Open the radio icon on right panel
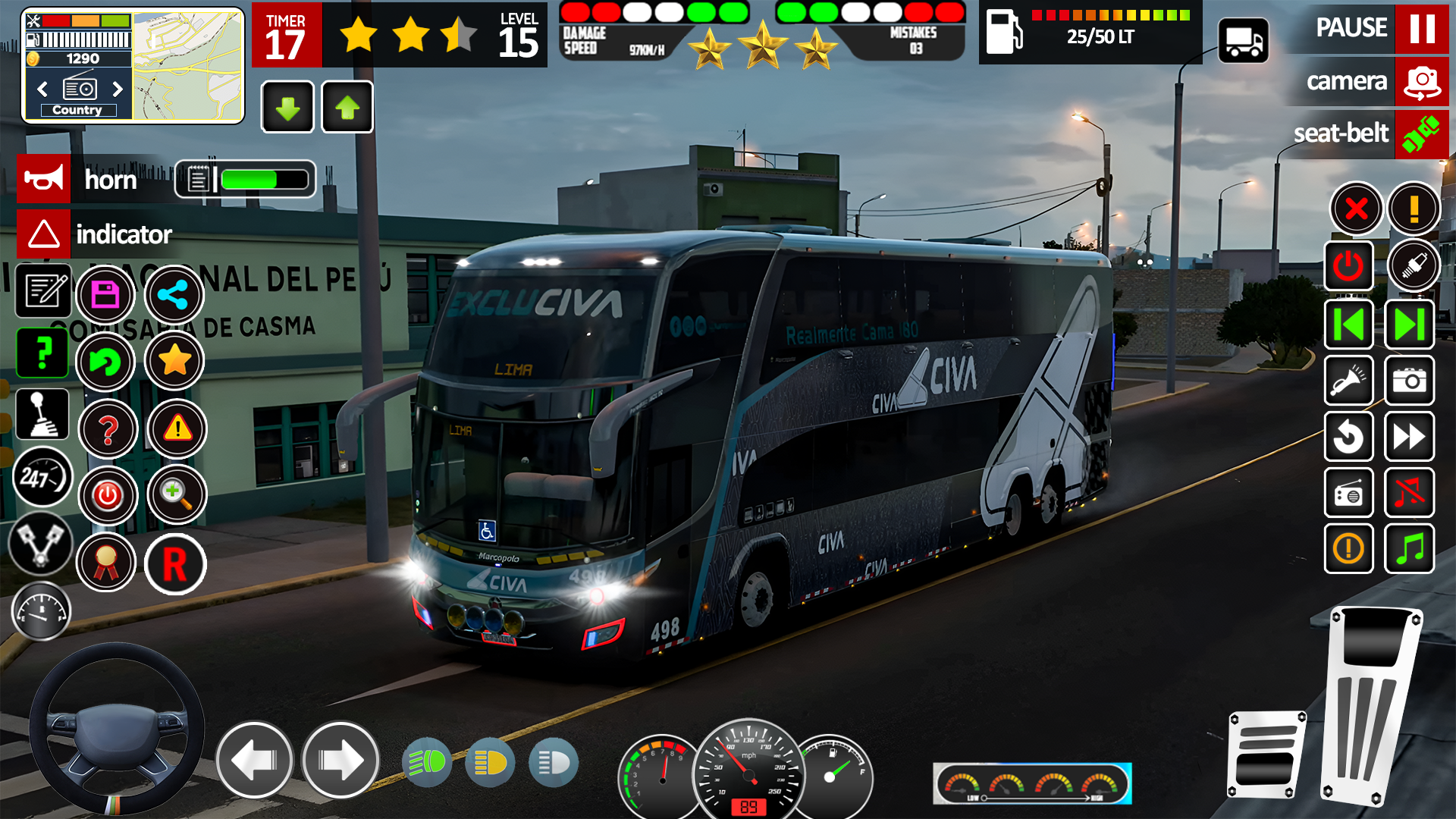Screen dimensions: 1456x819 coord(1349,494)
